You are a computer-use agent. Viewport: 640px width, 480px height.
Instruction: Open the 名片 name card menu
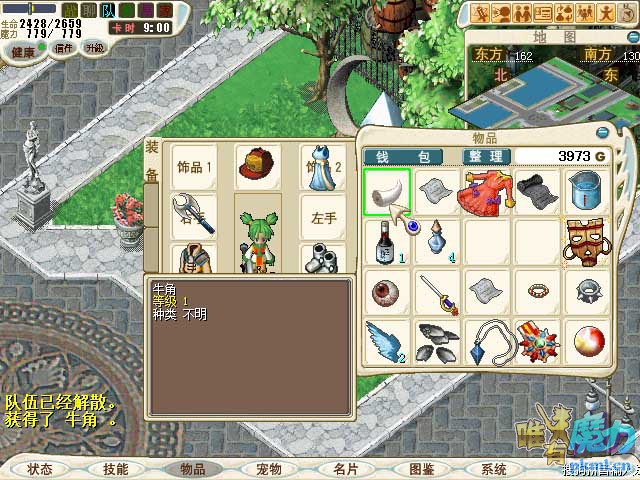click(x=345, y=468)
